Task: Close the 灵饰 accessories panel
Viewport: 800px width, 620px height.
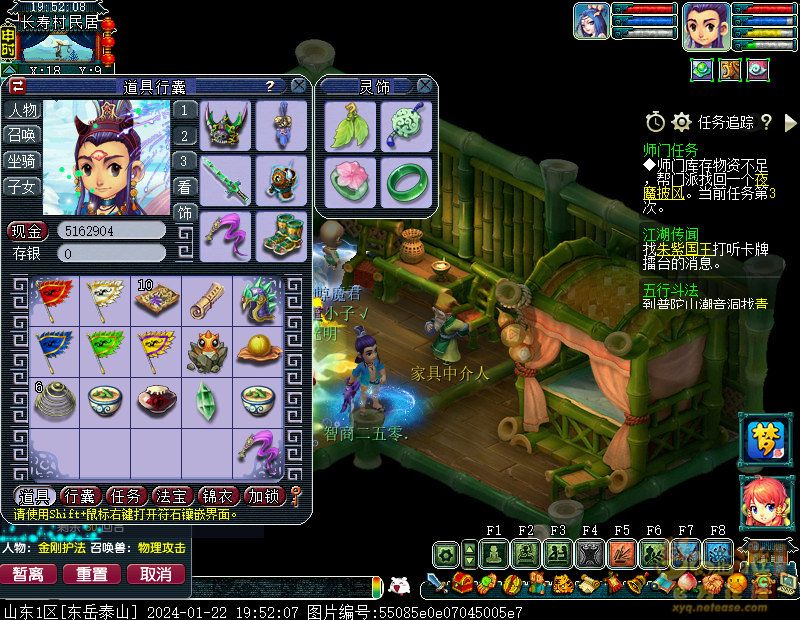Action: coord(424,86)
